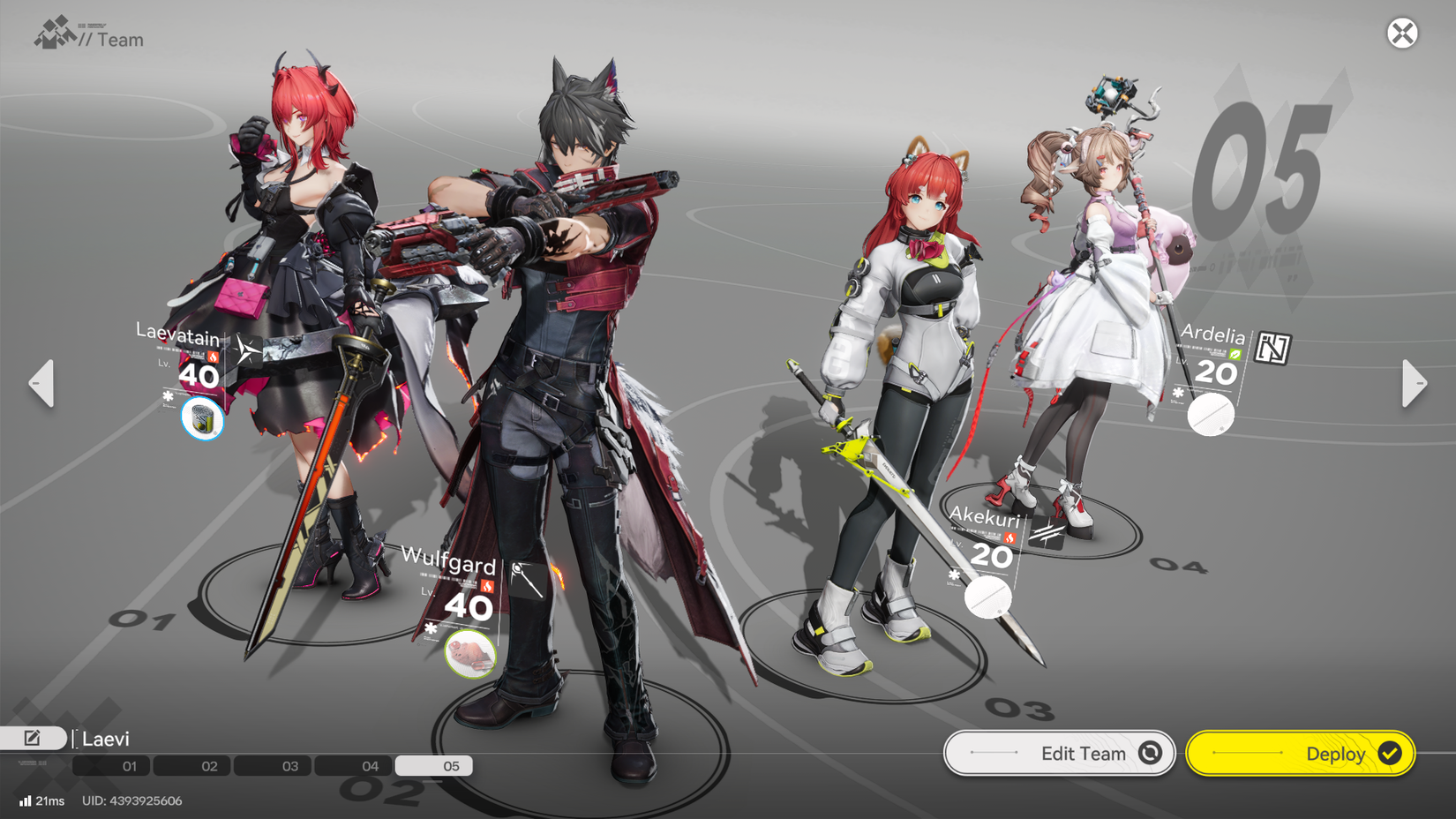Viewport: 1456px width, 819px height.
Task: Click Akekuri's weapon disc icon
Action: (x=988, y=597)
